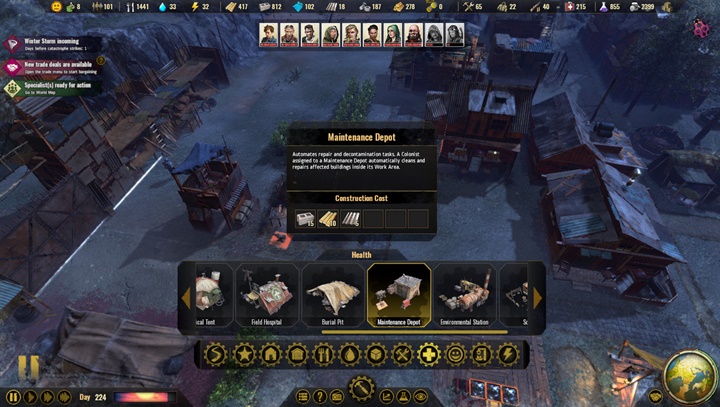The image size is (720, 407).
Task: Switch to the food build category
Action: tap(322, 353)
